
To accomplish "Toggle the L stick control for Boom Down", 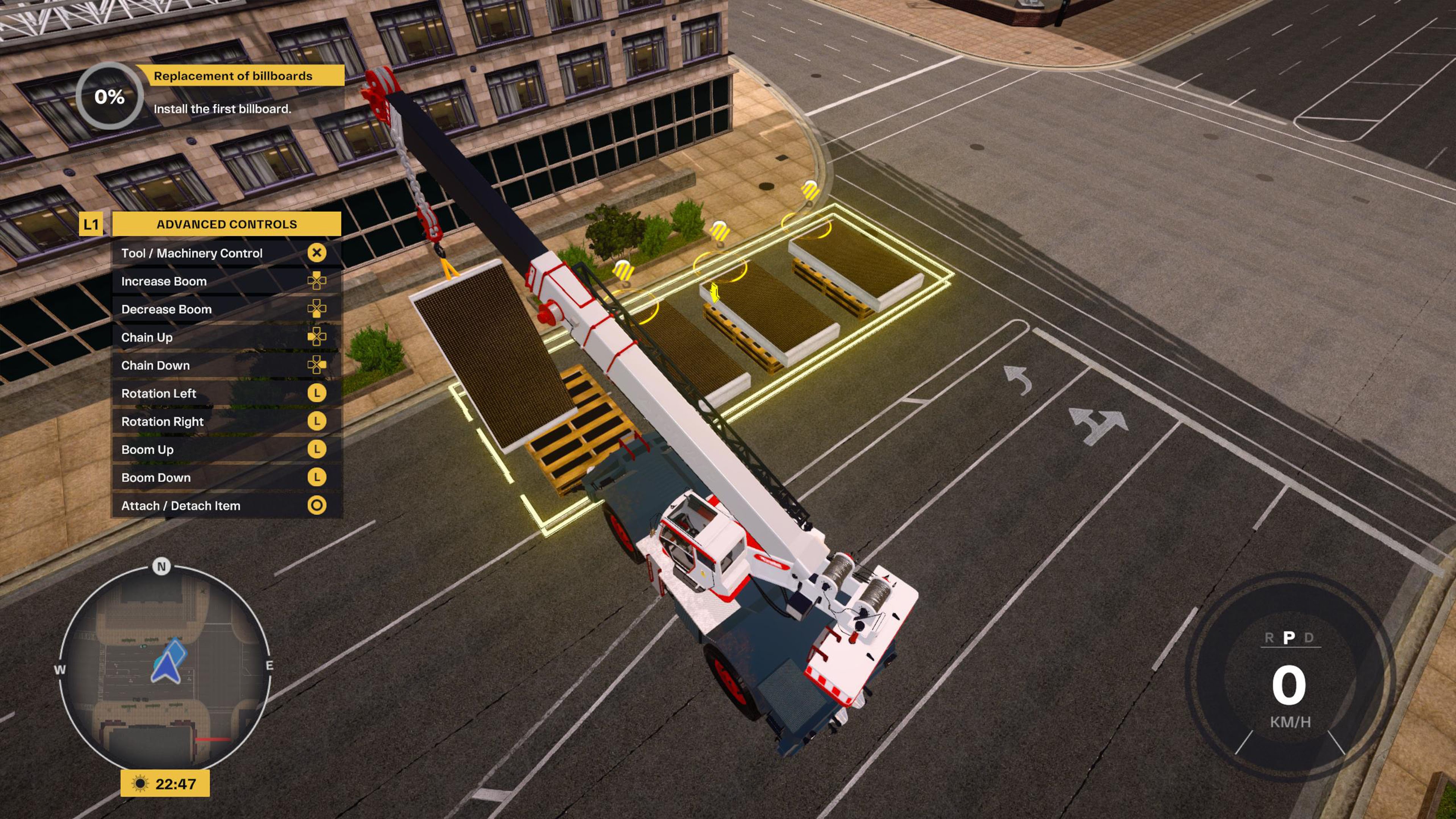I will (x=318, y=478).
